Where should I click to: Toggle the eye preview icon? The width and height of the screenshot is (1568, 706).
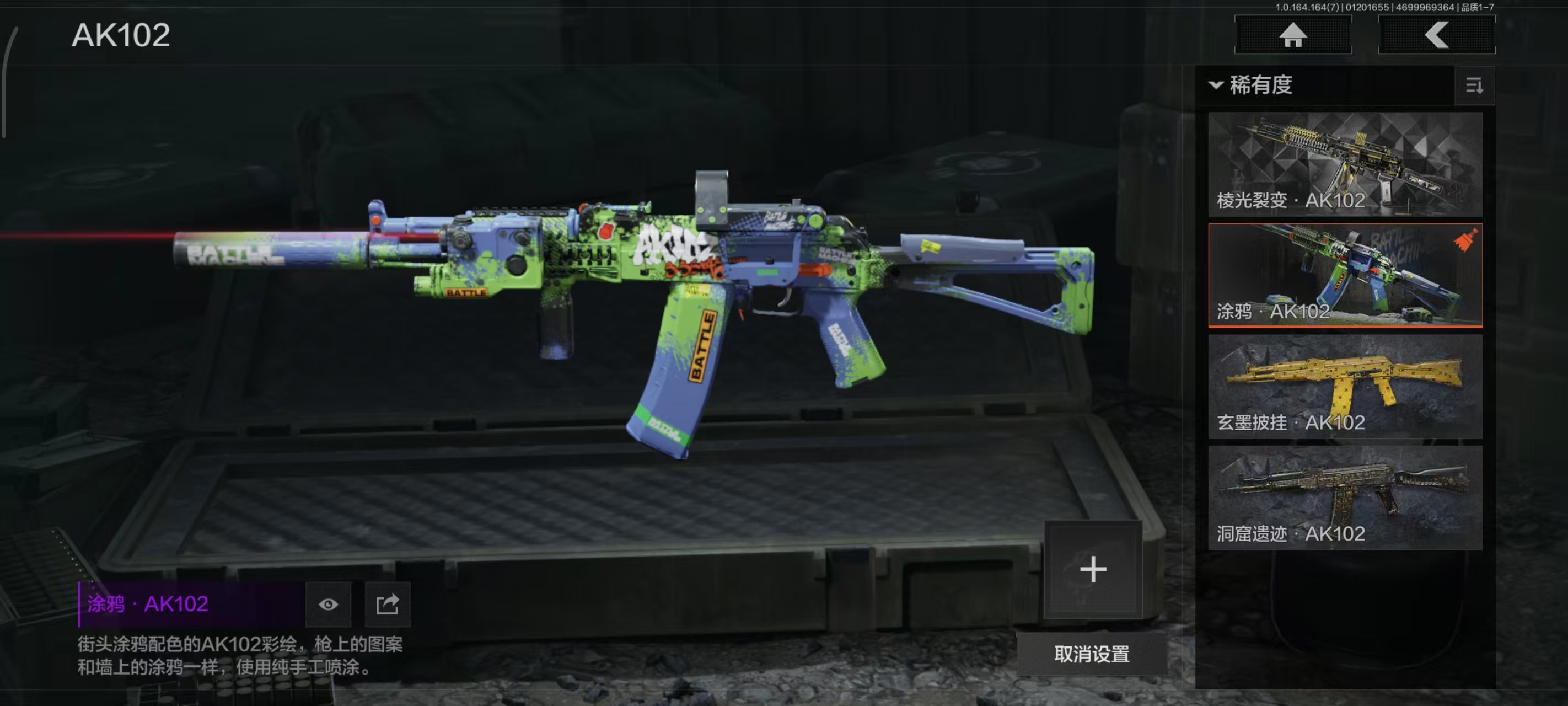pos(328,605)
